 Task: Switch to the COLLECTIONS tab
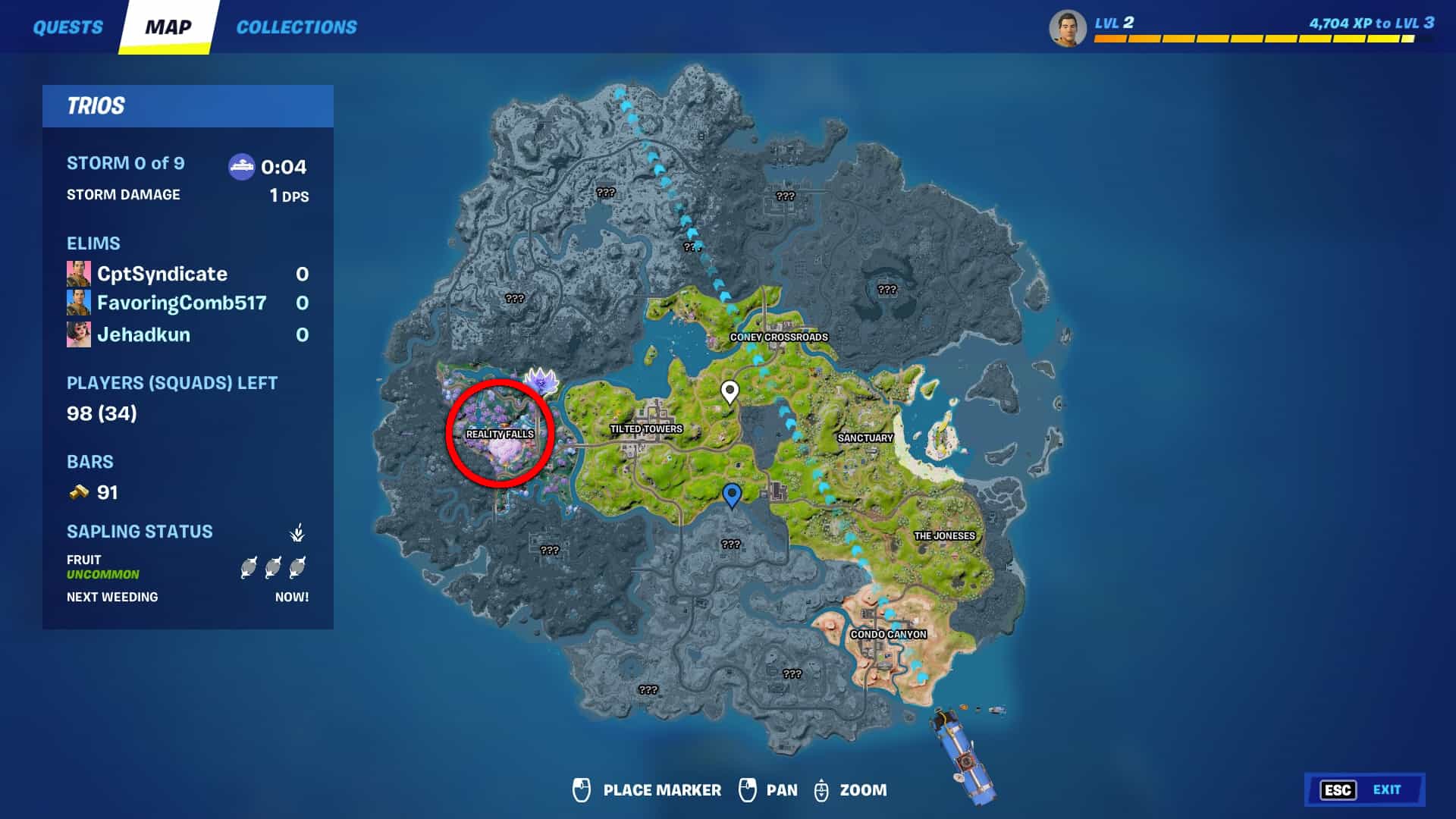point(296,27)
